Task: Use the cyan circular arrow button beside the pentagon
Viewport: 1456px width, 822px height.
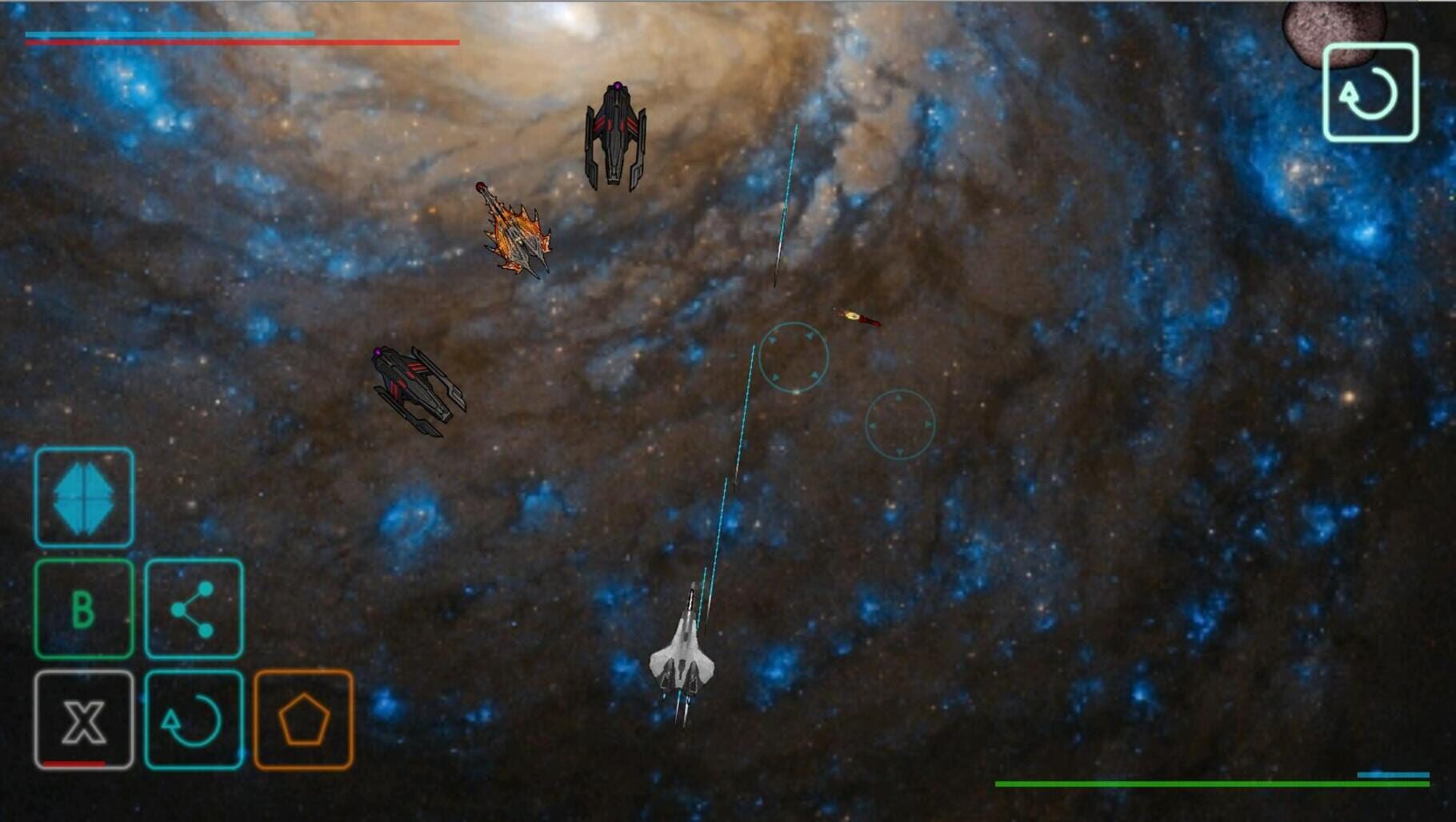Action: click(x=194, y=720)
